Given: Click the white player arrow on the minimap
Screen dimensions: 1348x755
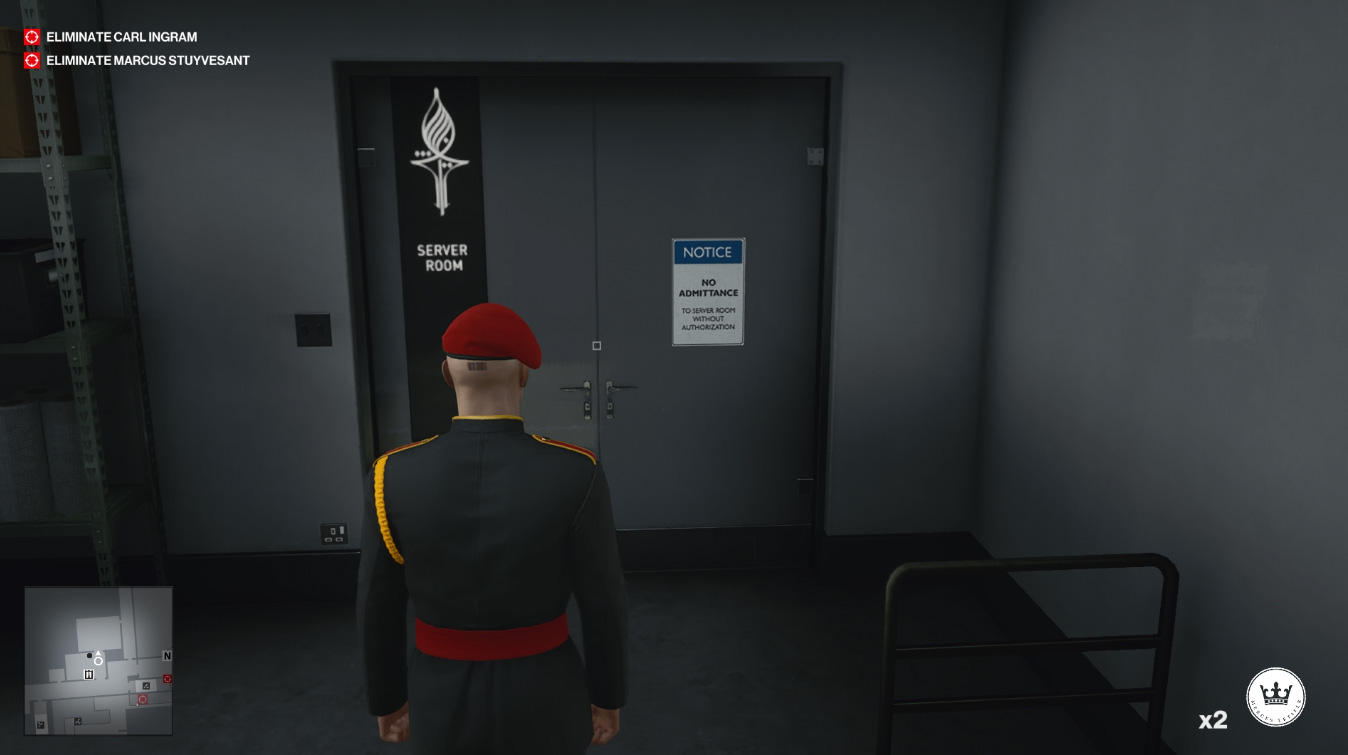Looking at the screenshot, I should tap(98, 652).
